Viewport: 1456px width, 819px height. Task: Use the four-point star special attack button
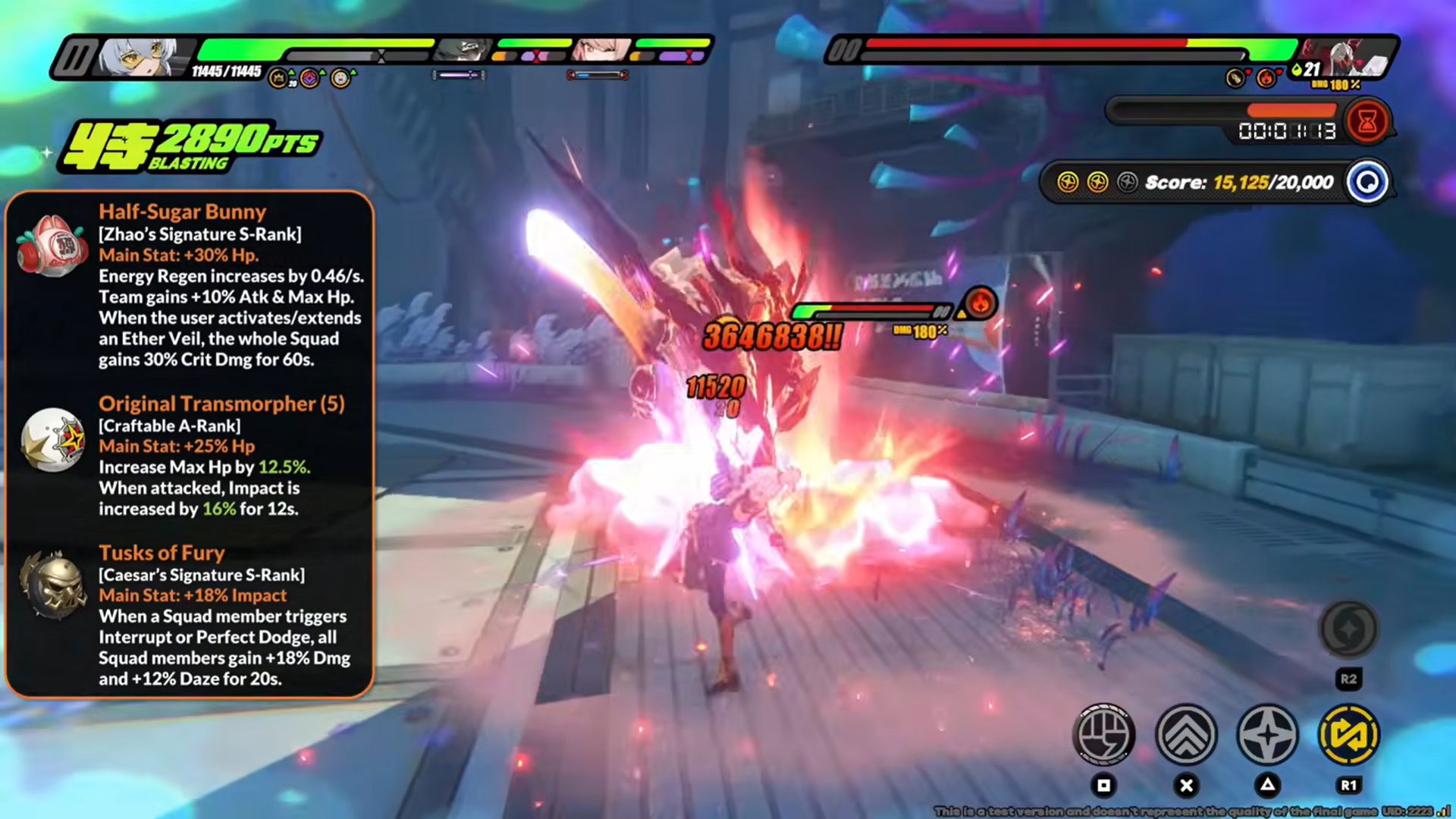[1267, 734]
